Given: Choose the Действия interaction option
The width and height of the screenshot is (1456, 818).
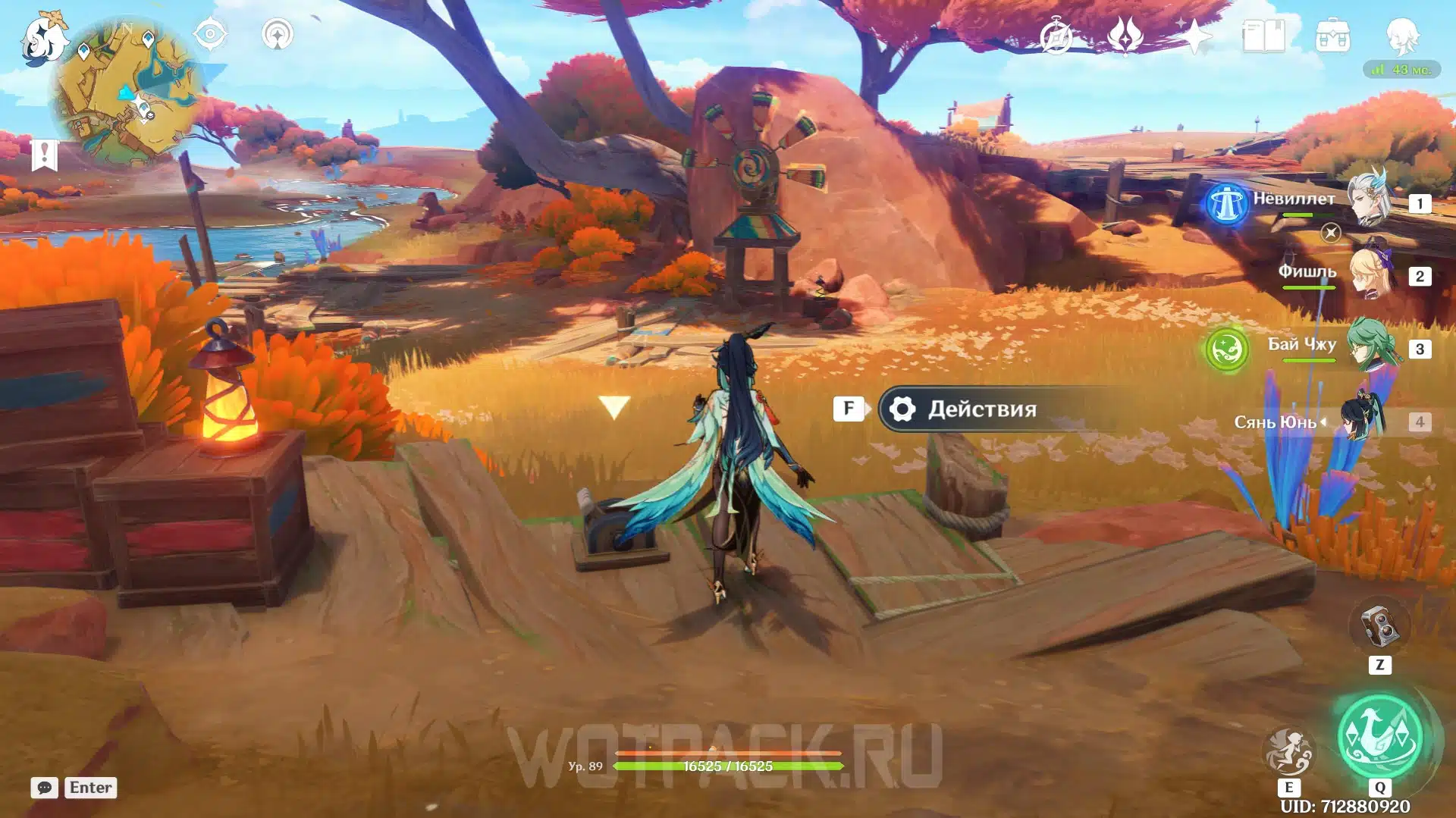Looking at the screenshot, I should pyautogui.click(x=982, y=409).
